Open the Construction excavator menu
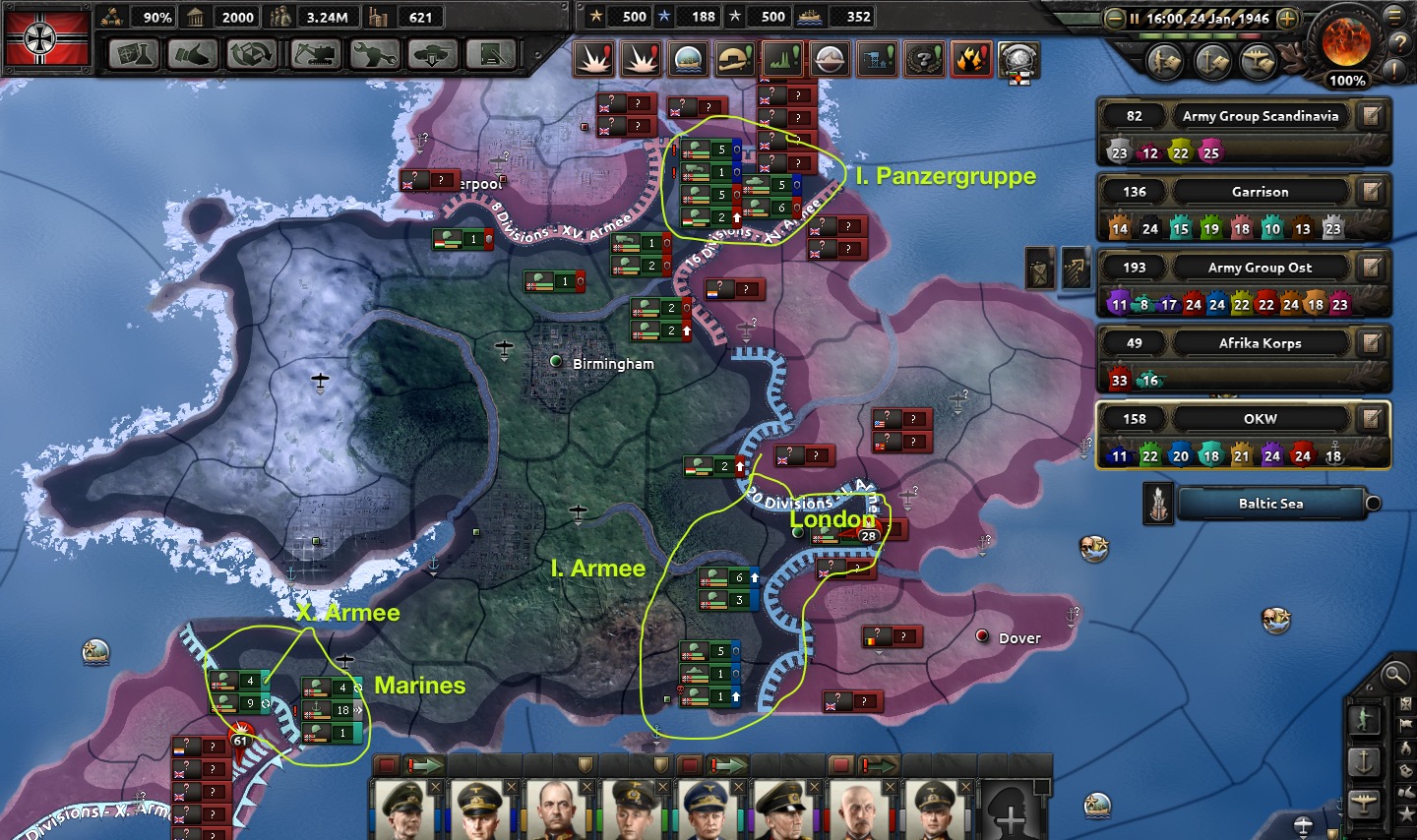The height and width of the screenshot is (840, 1417). 315,54
